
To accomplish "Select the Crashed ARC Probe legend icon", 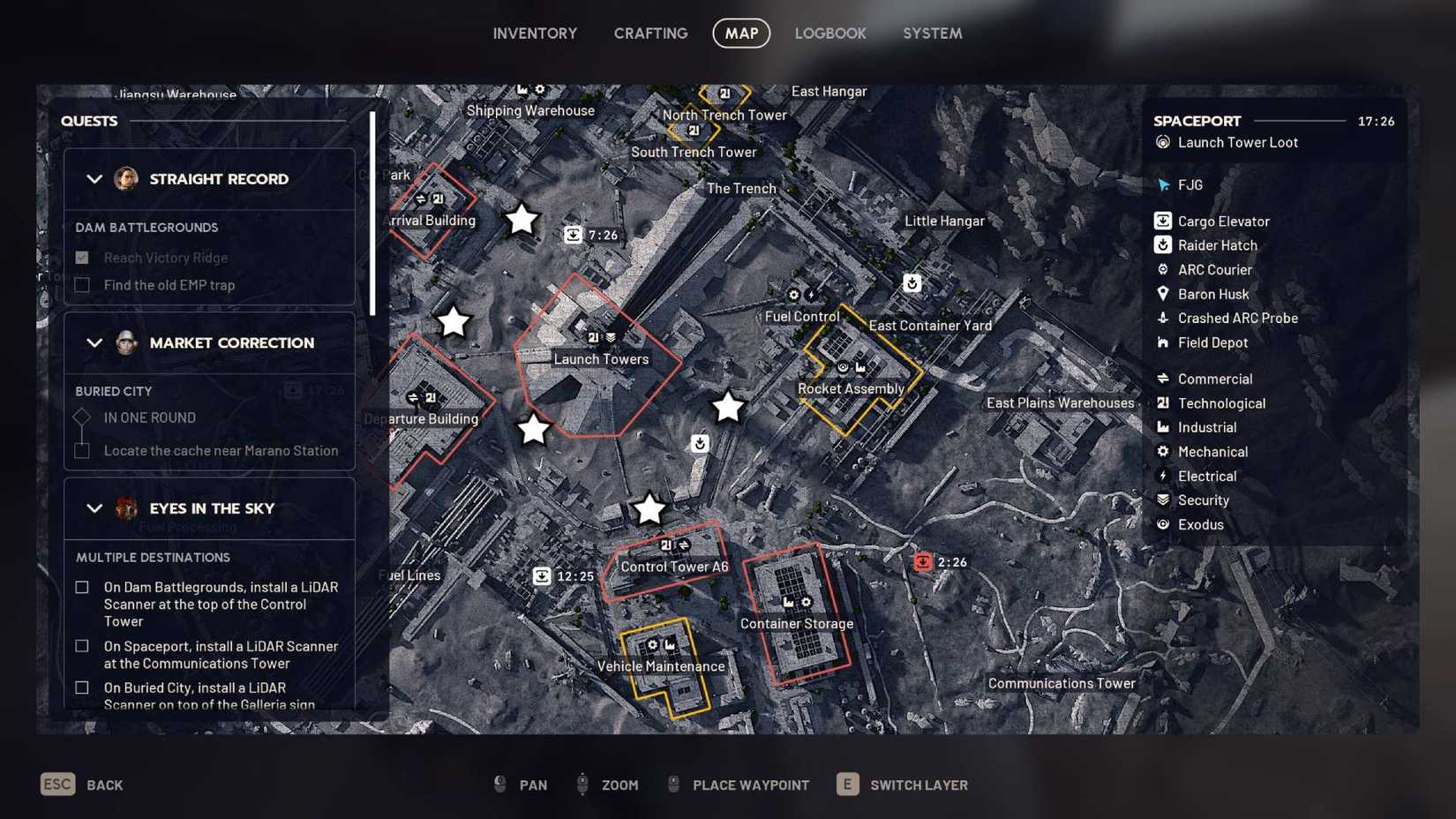I will point(1162,318).
